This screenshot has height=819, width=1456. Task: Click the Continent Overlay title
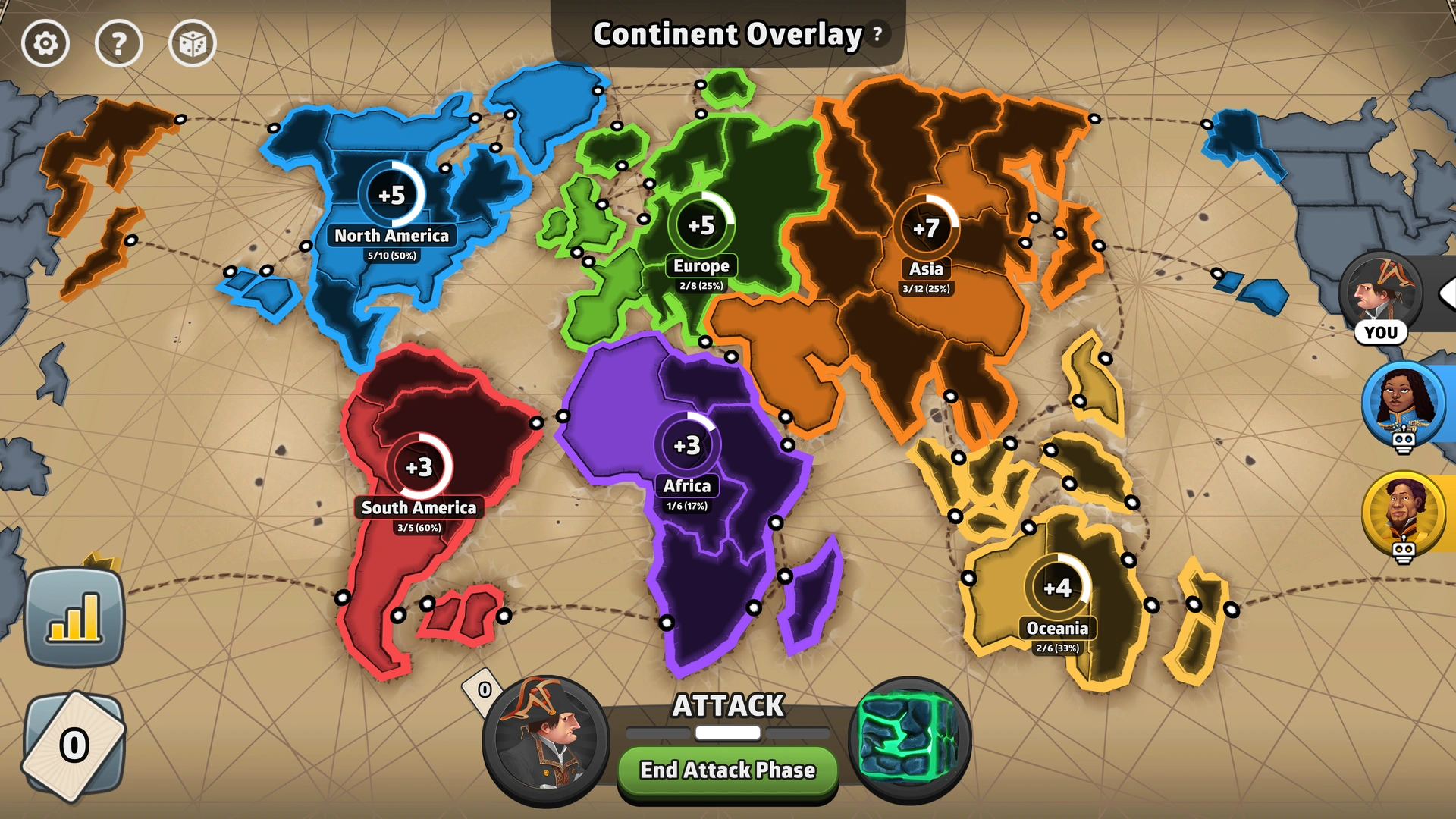pos(726,33)
